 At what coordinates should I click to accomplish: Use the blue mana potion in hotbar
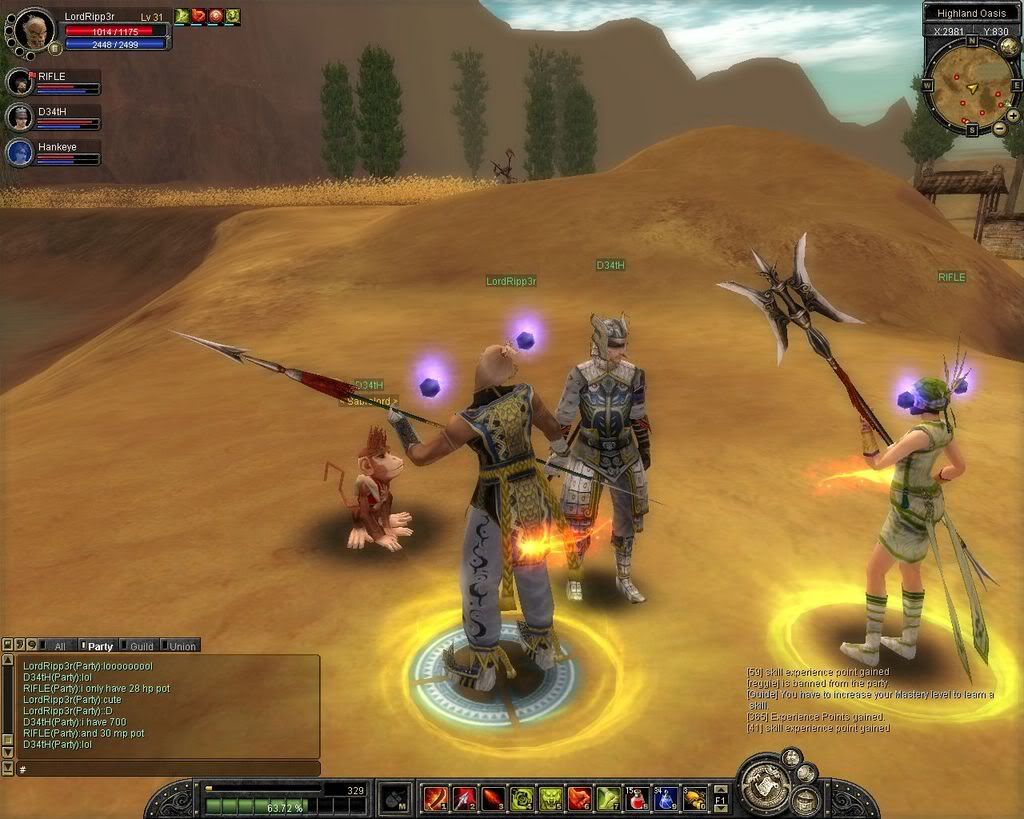665,798
